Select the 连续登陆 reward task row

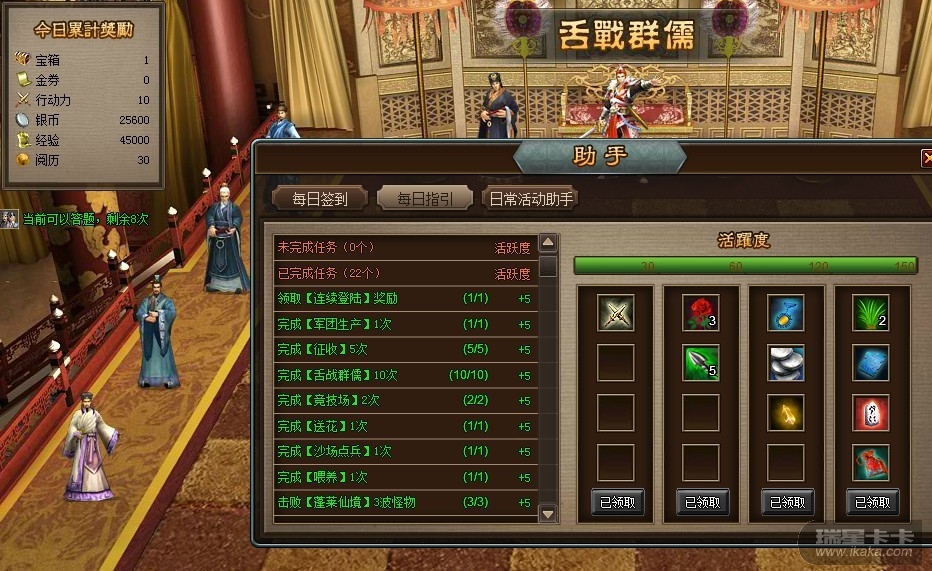404,299
